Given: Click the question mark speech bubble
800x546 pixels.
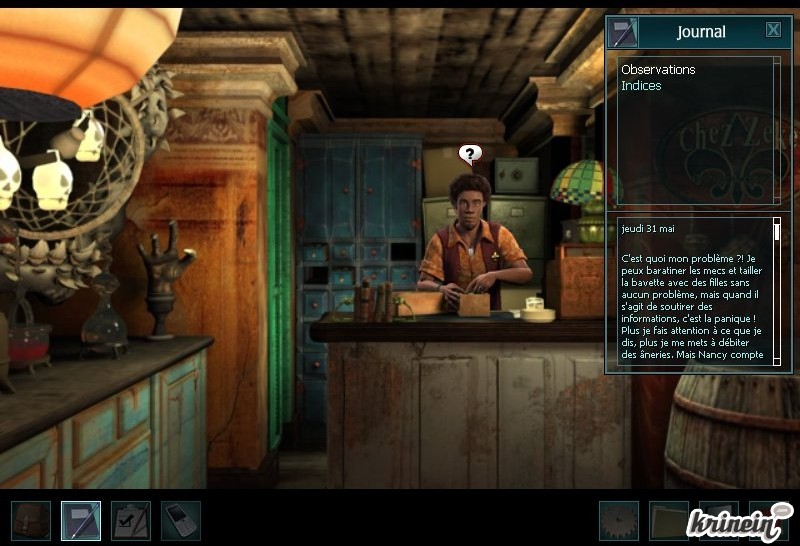Looking at the screenshot, I should point(470,154).
